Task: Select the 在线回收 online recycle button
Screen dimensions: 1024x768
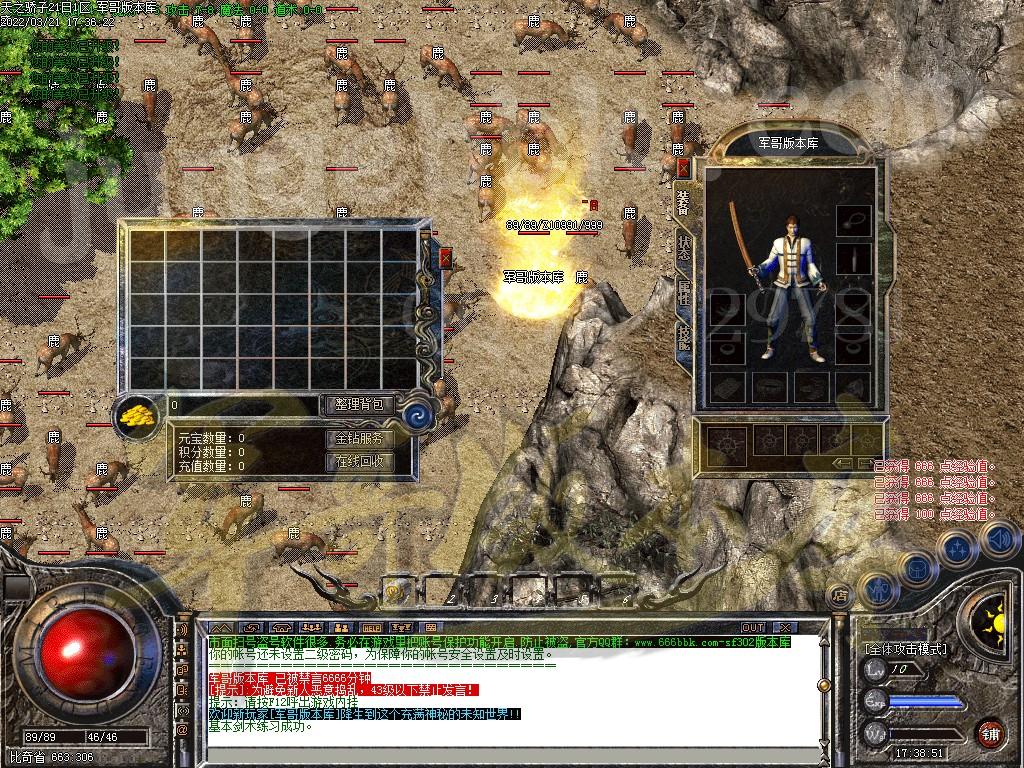Action: [x=358, y=462]
